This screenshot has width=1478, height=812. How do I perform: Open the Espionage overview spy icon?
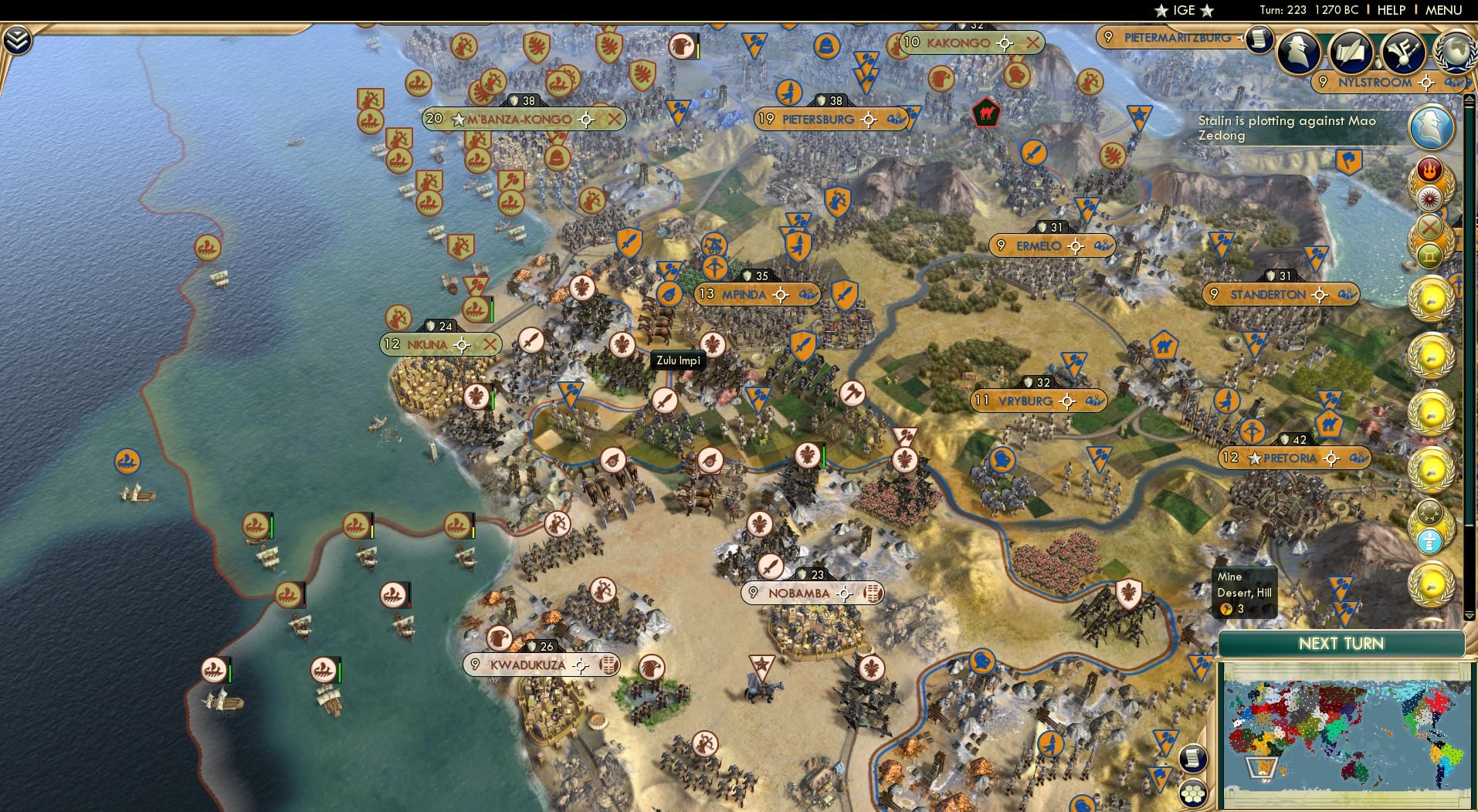point(1297,51)
